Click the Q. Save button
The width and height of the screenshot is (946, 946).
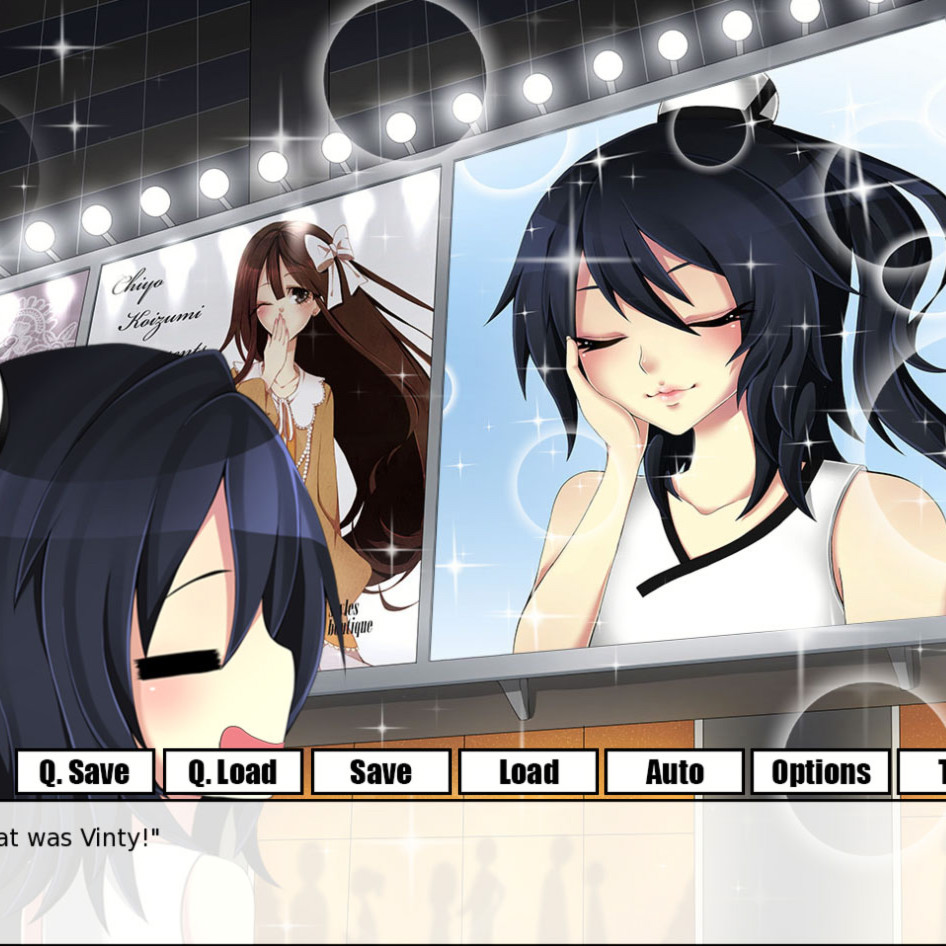(x=84, y=772)
